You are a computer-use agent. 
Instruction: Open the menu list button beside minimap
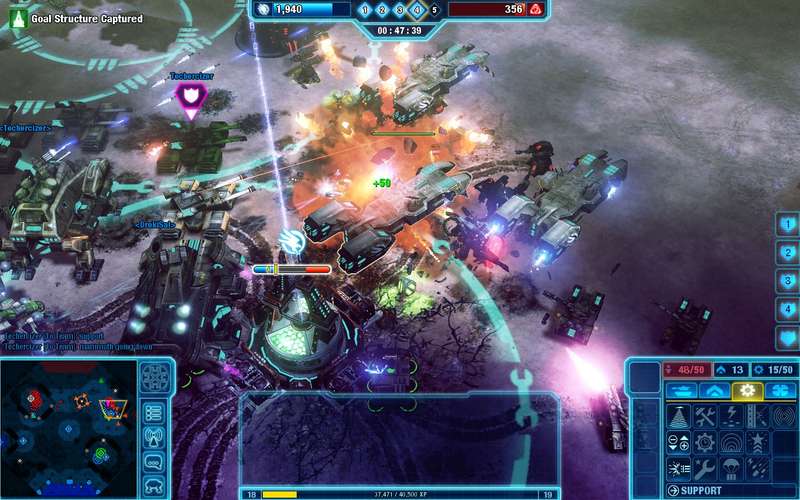coord(154,412)
